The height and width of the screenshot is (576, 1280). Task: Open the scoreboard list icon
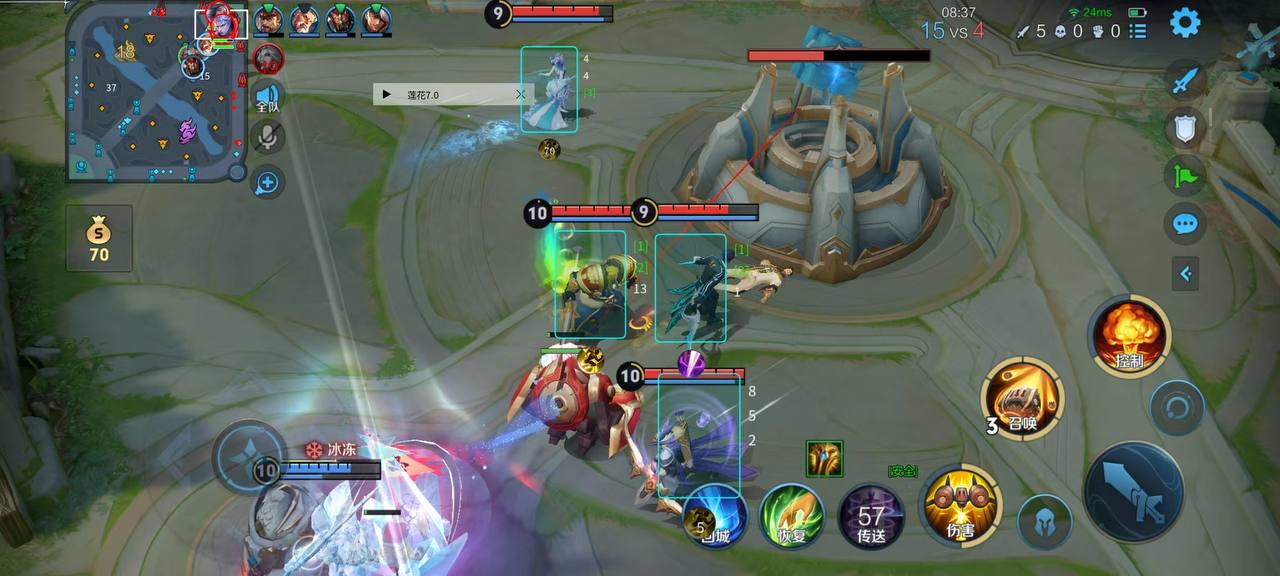point(1138,31)
